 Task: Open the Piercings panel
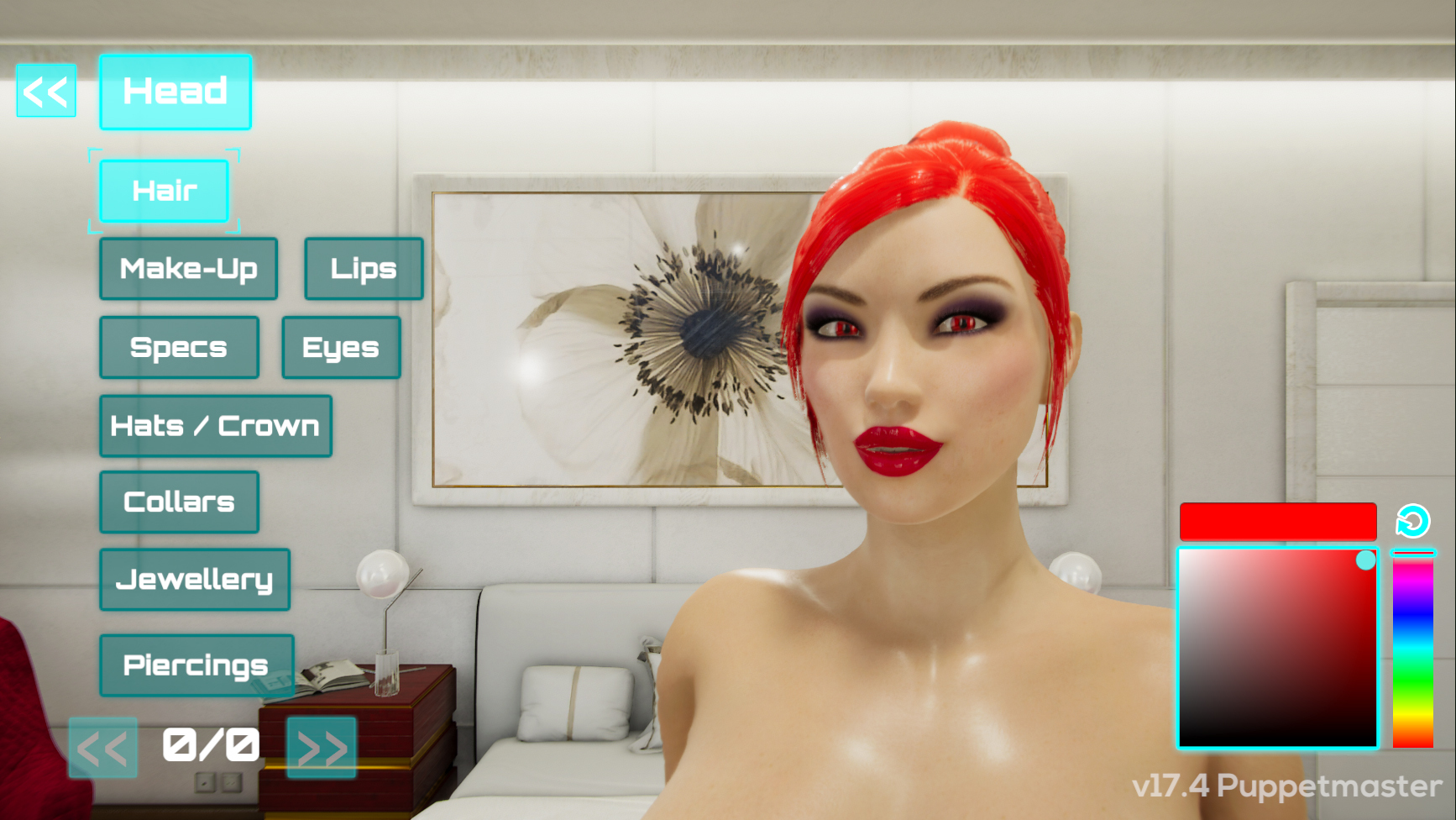[196, 665]
